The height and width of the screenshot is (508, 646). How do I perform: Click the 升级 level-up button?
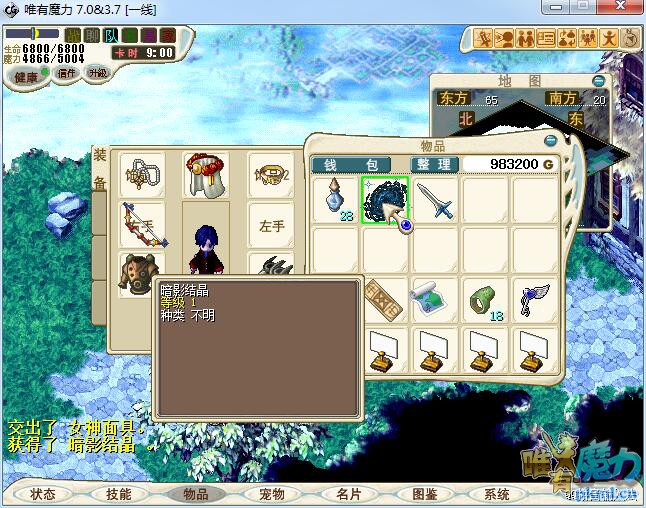click(98, 73)
